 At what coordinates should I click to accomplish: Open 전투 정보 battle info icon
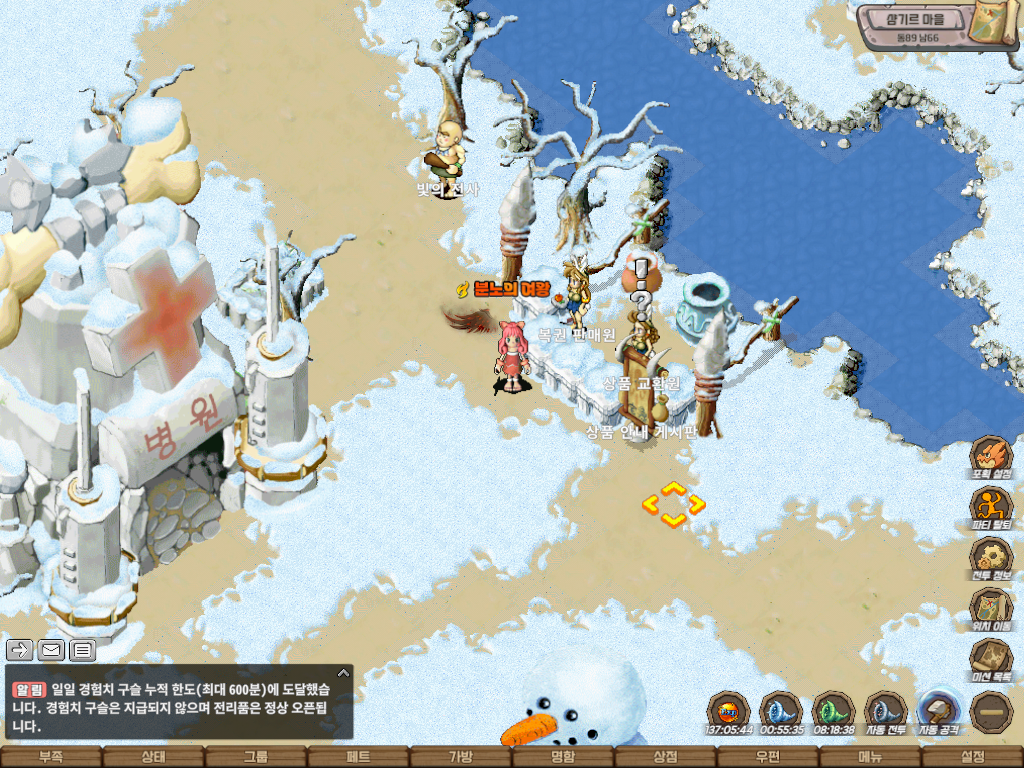[x=991, y=557]
